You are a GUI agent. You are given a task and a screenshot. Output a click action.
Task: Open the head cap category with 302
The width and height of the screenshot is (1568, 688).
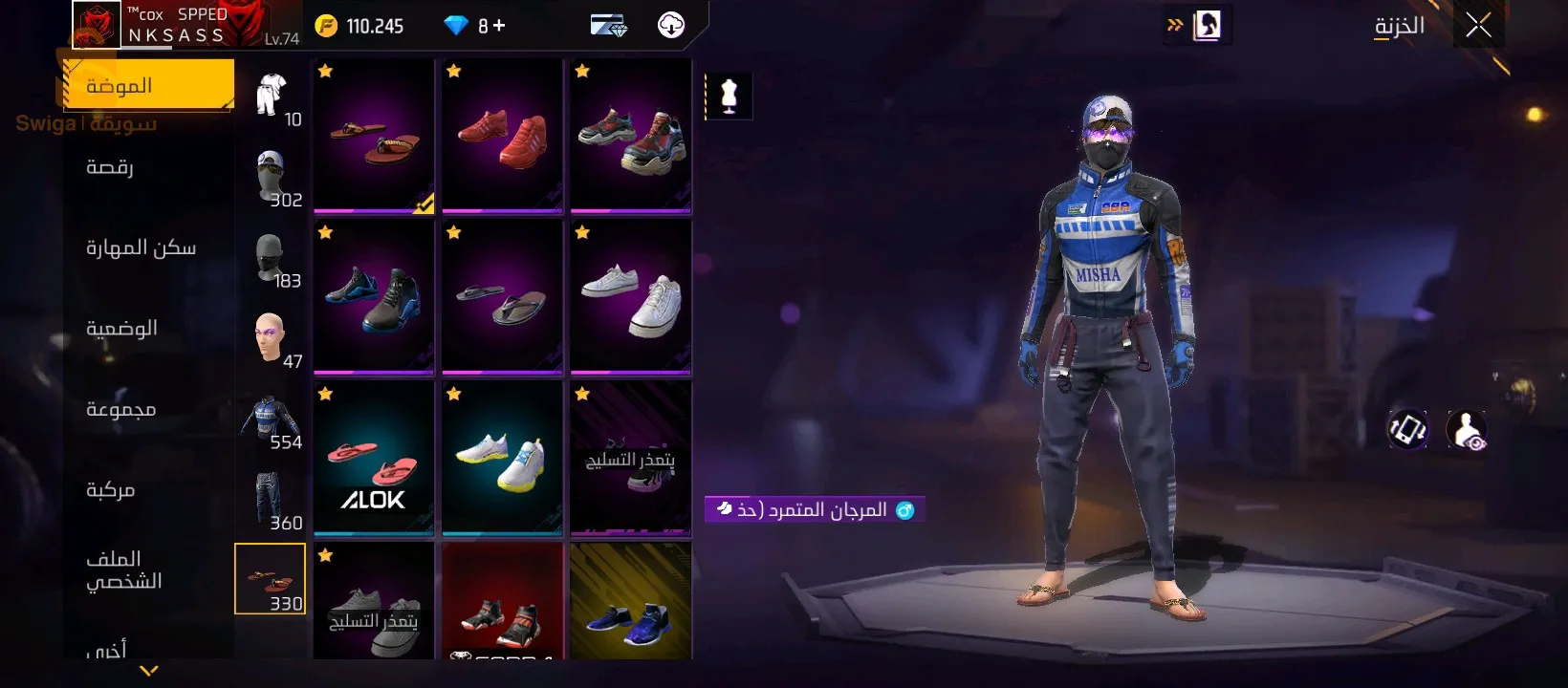click(271, 179)
